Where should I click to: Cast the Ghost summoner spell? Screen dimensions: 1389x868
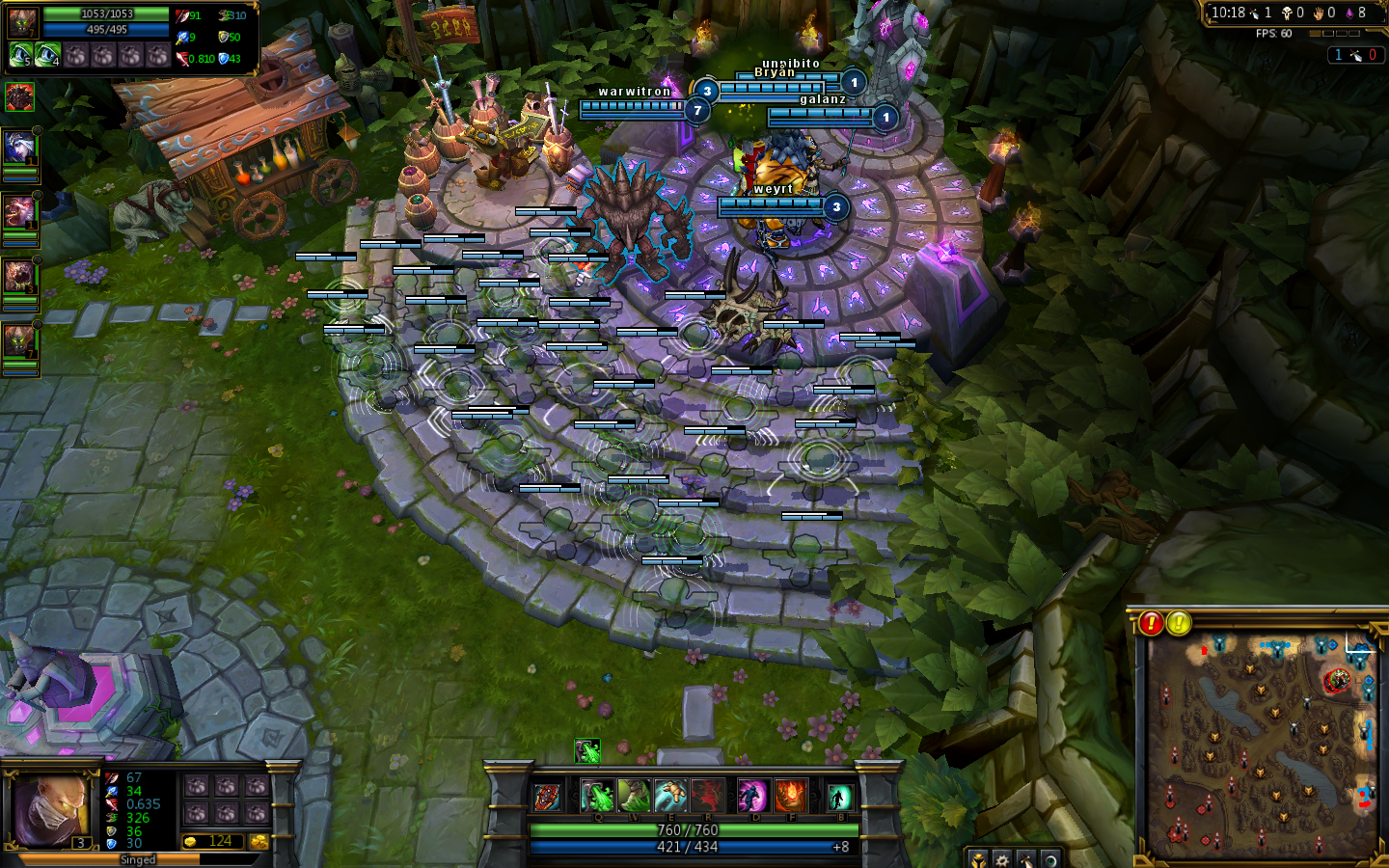click(752, 797)
